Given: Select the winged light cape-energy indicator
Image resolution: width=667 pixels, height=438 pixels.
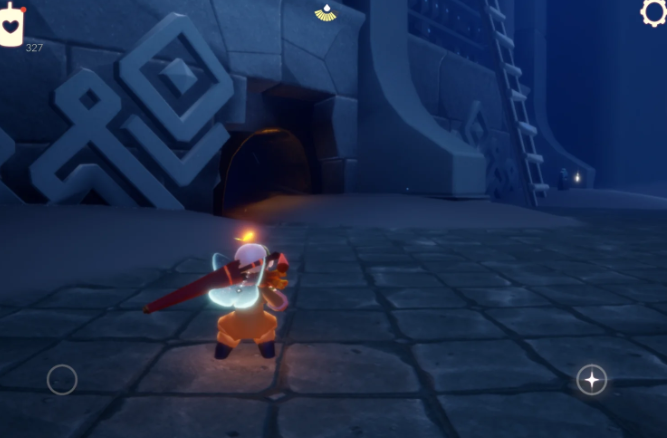Looking at the screenshot, I should (326, 12).
